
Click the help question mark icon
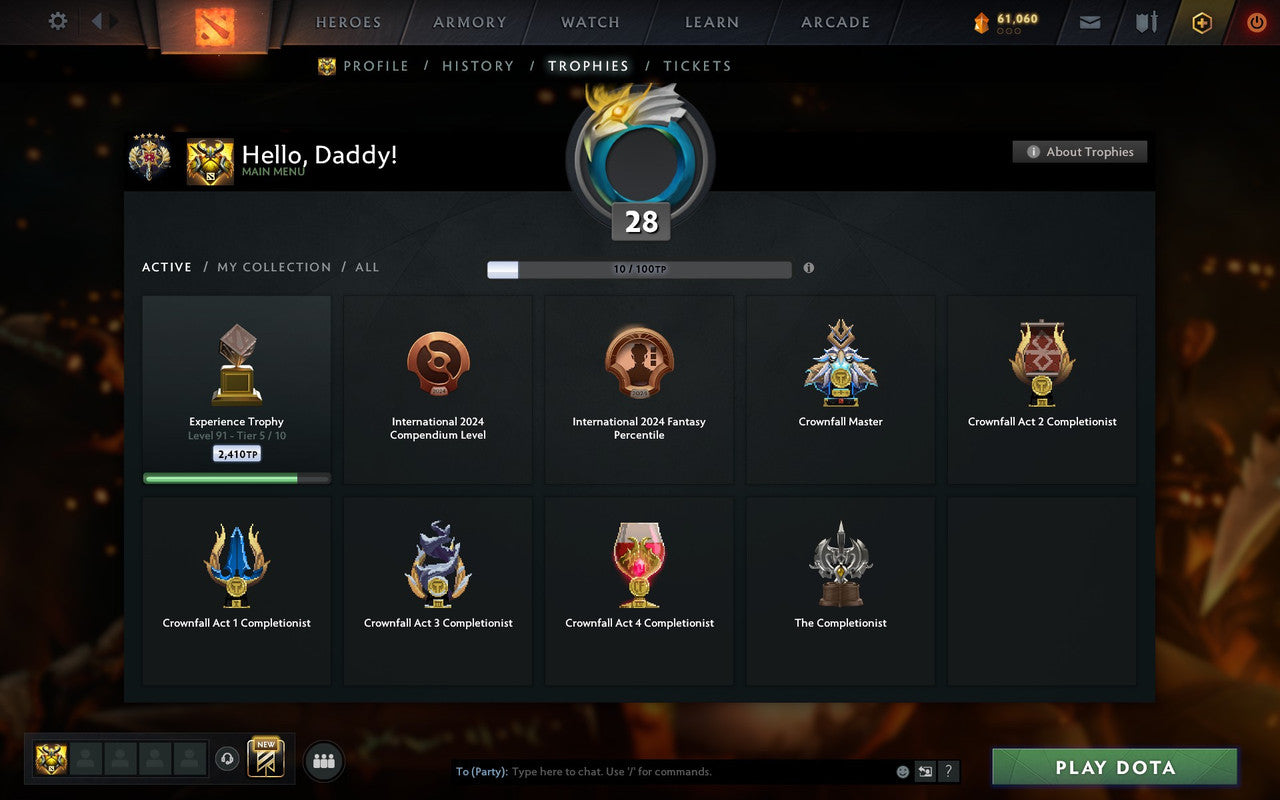tap(947, 771)
